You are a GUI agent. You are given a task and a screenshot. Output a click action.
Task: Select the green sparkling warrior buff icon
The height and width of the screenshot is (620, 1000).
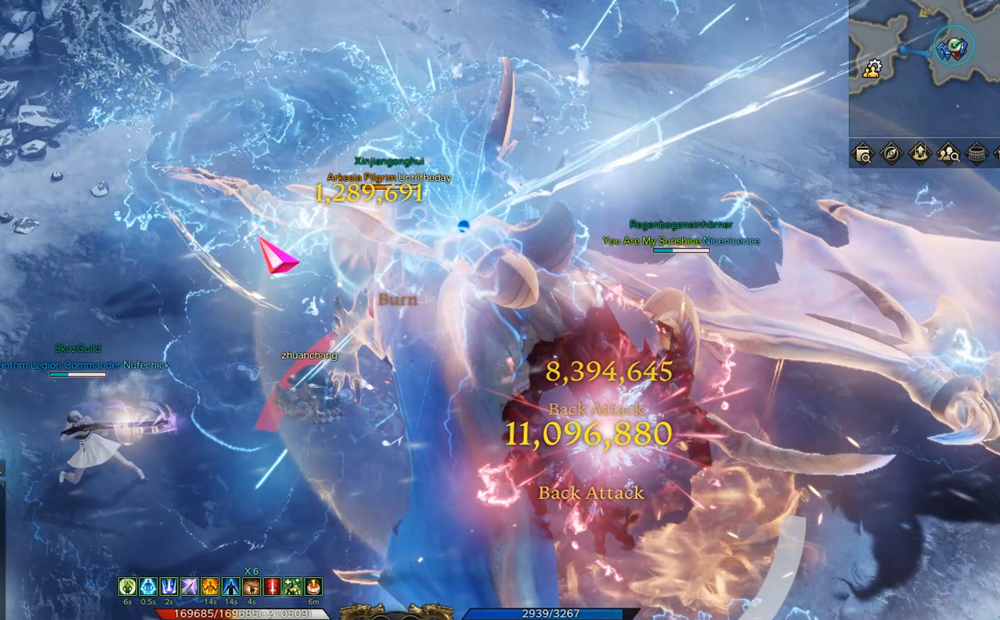(x=292, y=587)
